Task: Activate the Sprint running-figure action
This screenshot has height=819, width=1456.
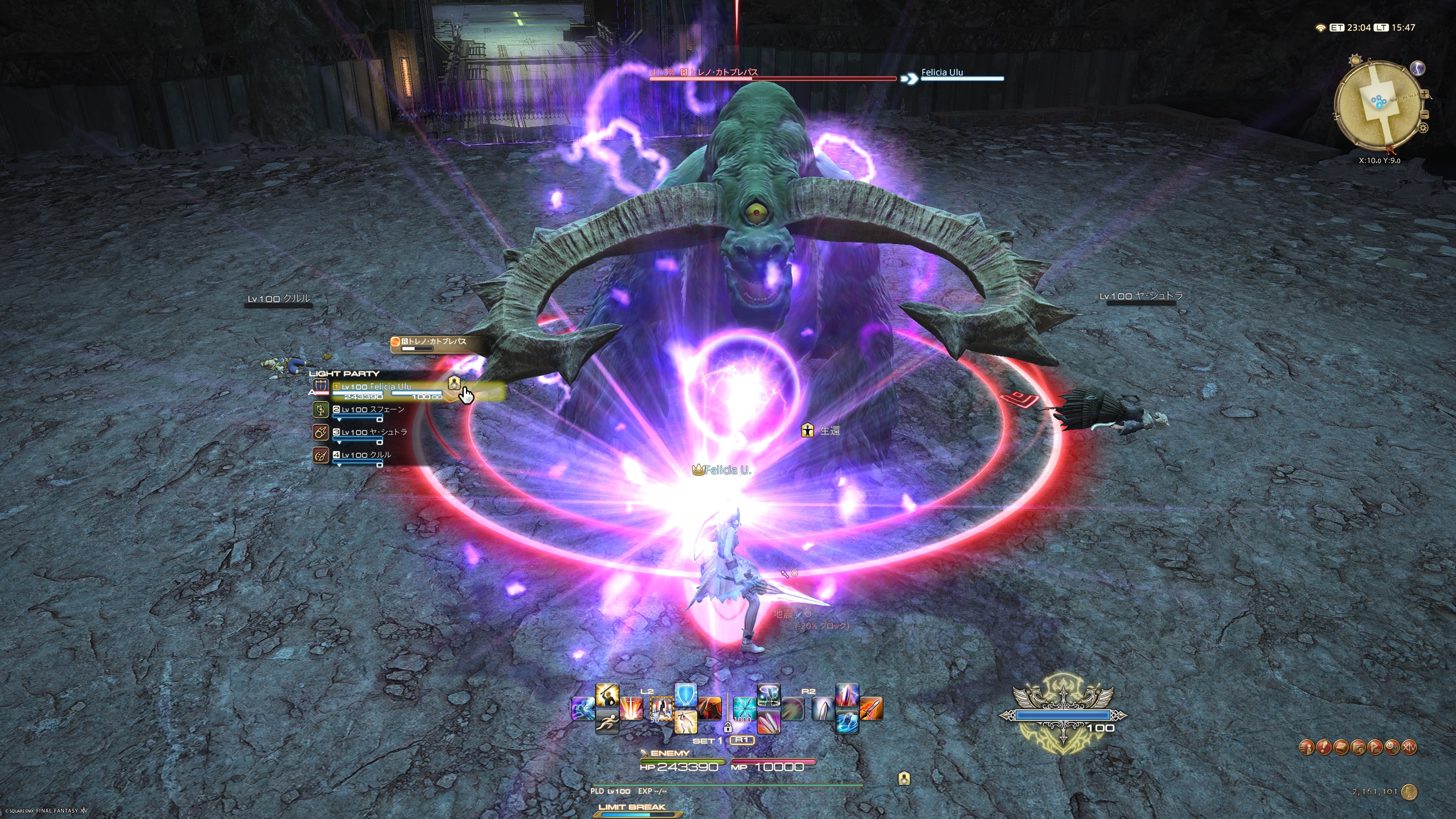Action: click(x=607, y=722)
